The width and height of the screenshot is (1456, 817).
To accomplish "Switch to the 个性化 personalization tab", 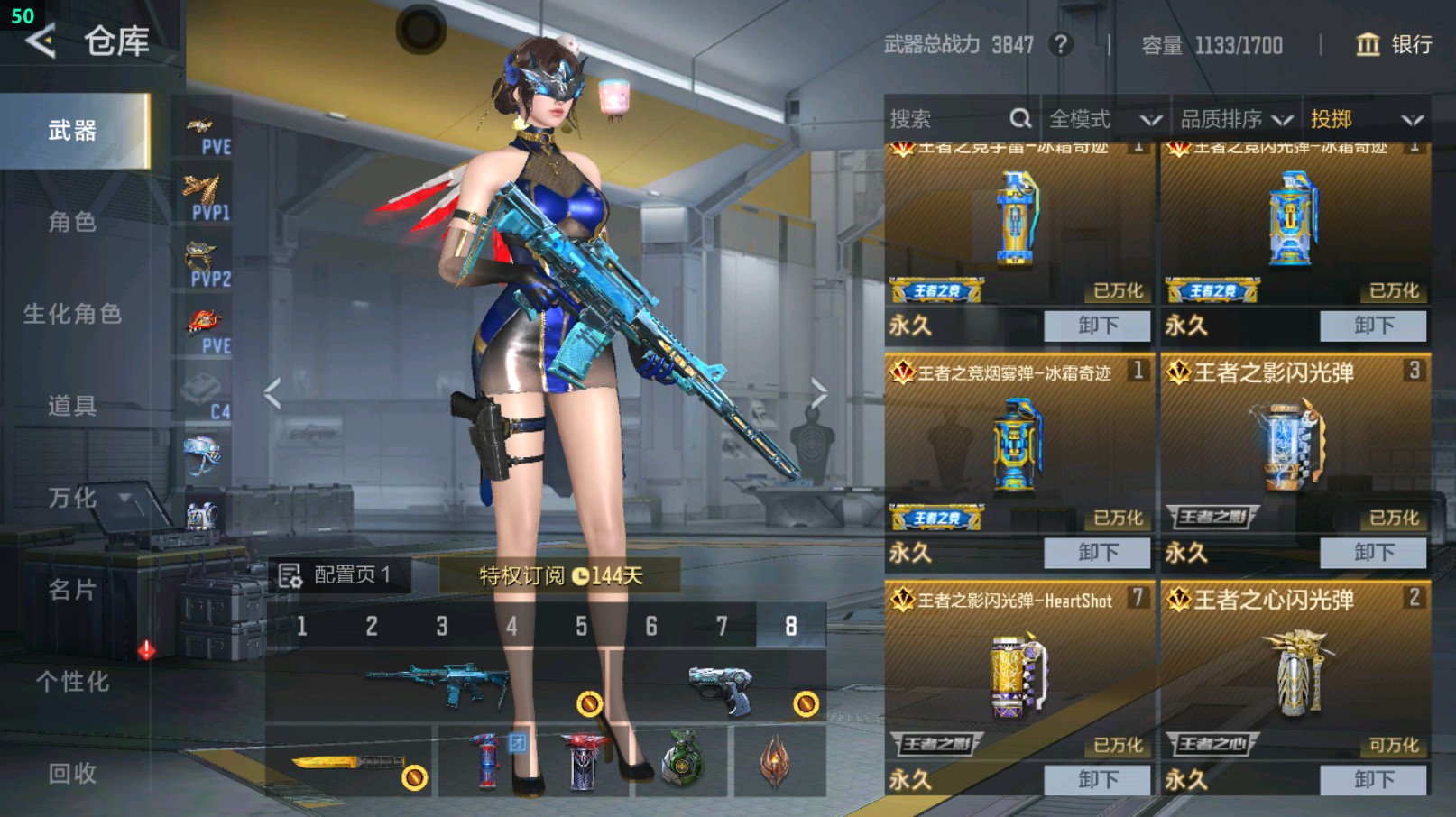I will (72, 682).
